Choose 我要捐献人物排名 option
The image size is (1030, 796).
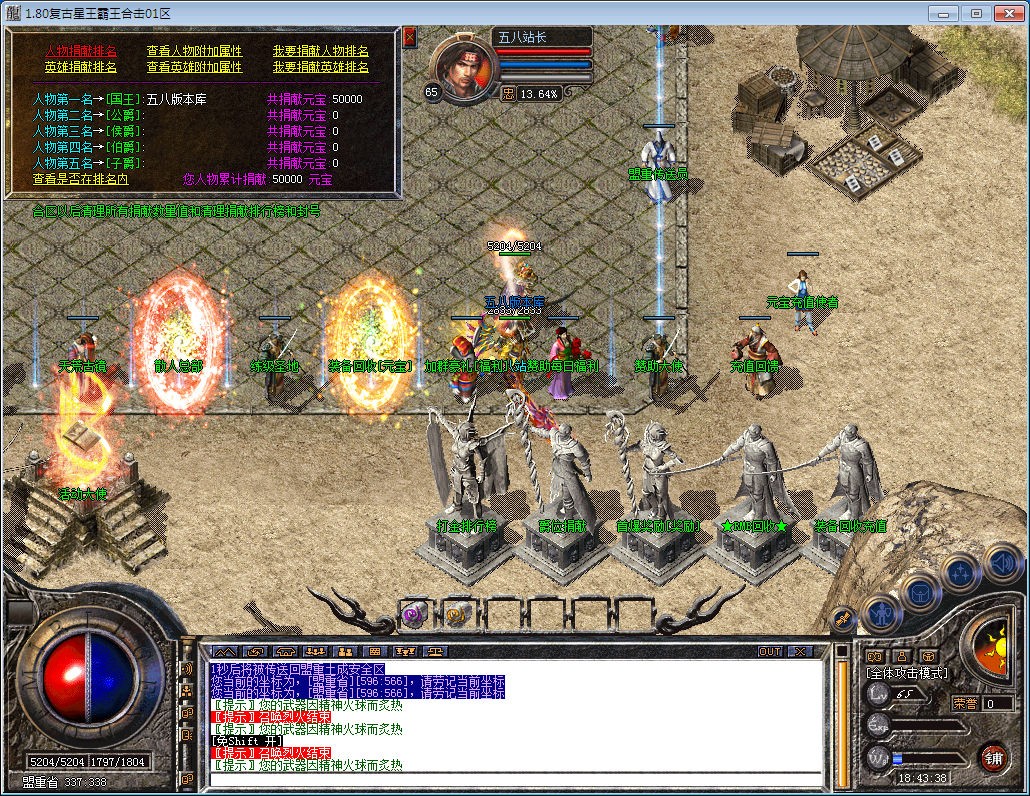coord(320,51)
